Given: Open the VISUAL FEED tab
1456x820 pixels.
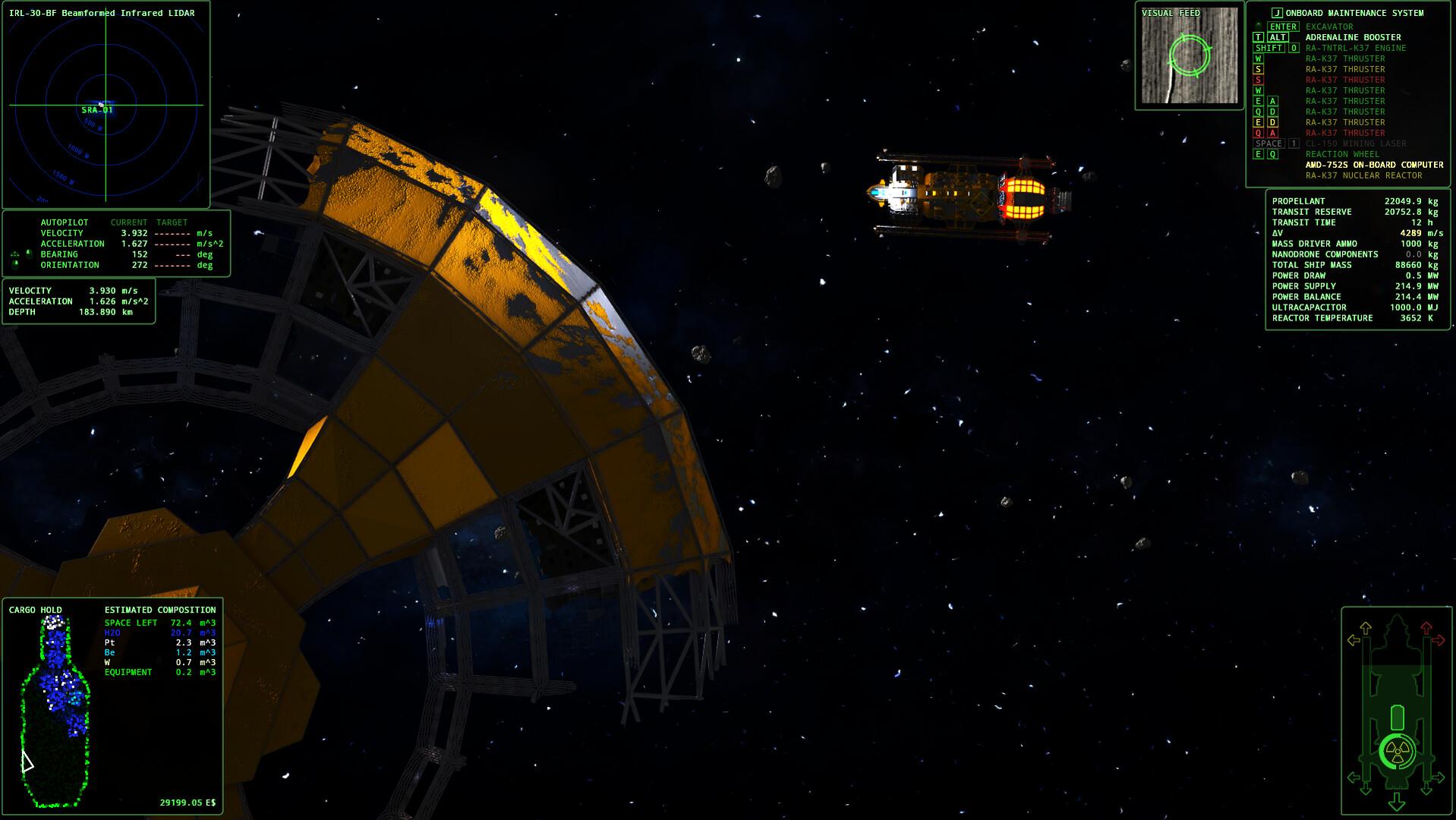Looking at the screenshot, I should [1170, 13].
